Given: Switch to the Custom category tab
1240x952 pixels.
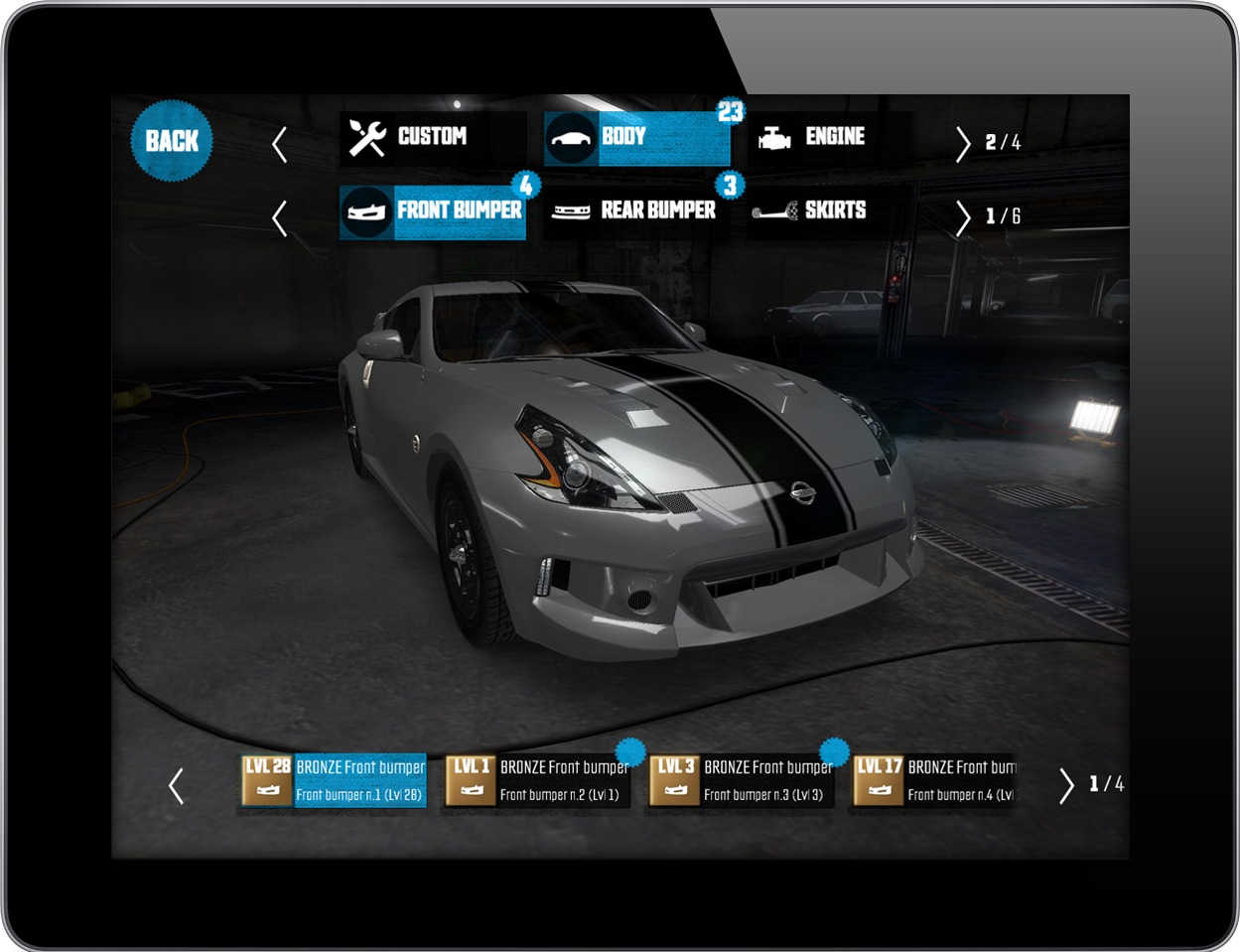Looking at the screenshot, I should point(432,138).
